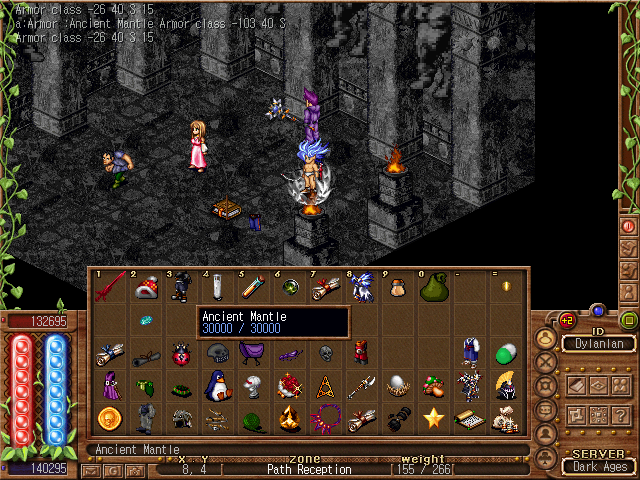Pick the green and white capsule item
The width and height of the screenshot is (640, 480).
click(x=506, y=352)
